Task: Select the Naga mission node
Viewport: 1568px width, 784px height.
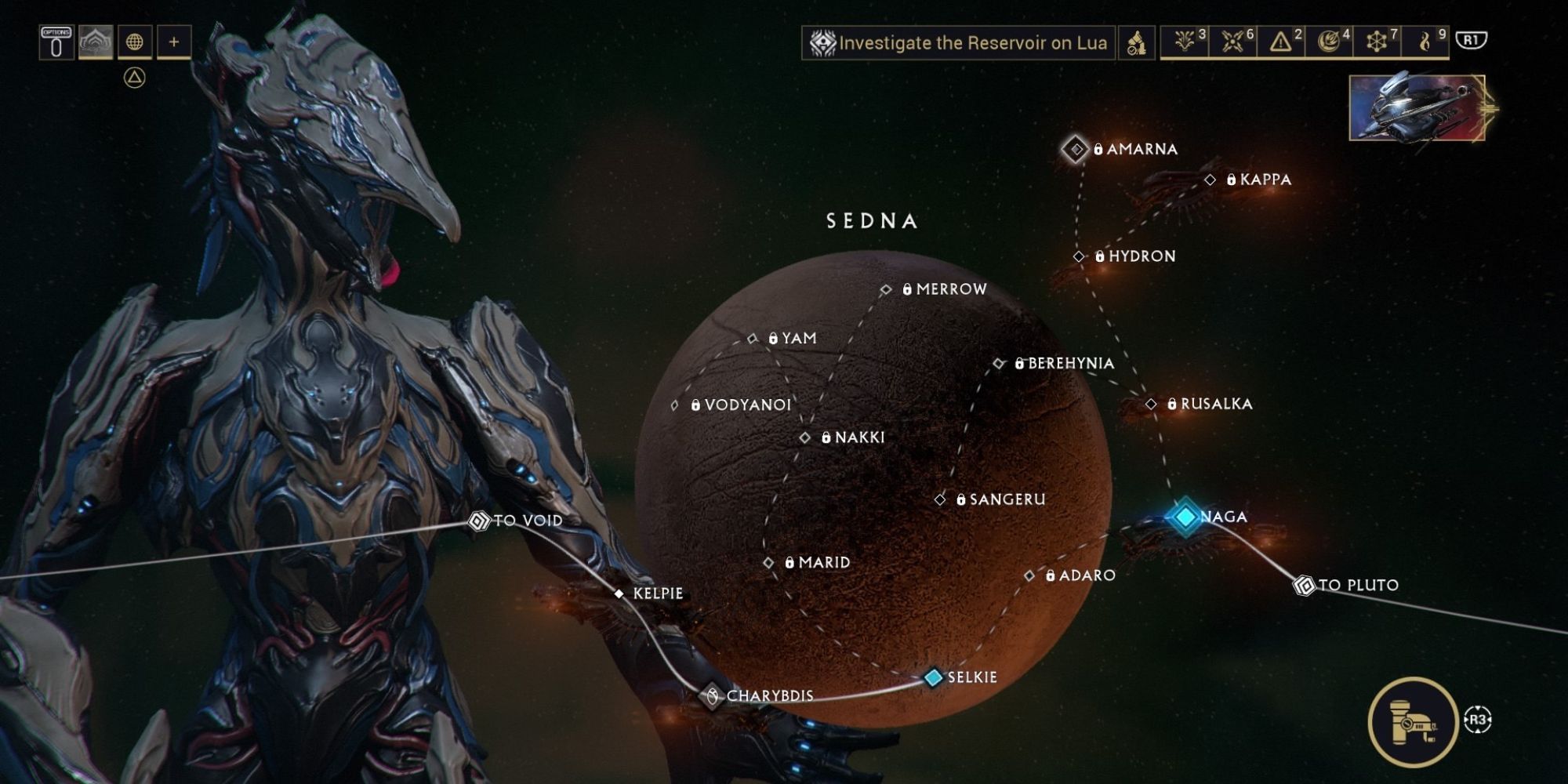Action: pos(1185,517)
